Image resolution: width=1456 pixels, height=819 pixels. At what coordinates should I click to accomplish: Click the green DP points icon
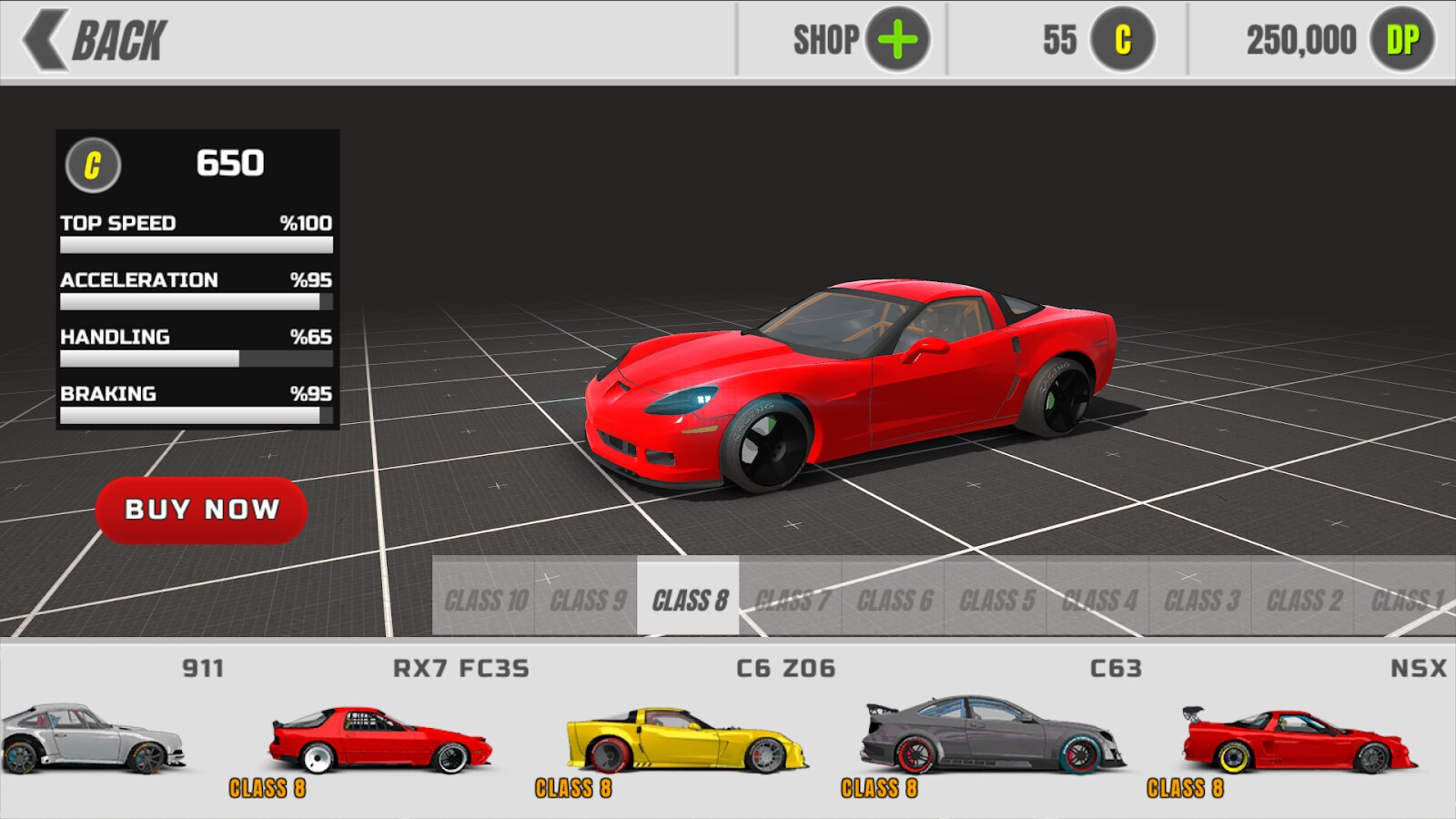pos(1402,40)
